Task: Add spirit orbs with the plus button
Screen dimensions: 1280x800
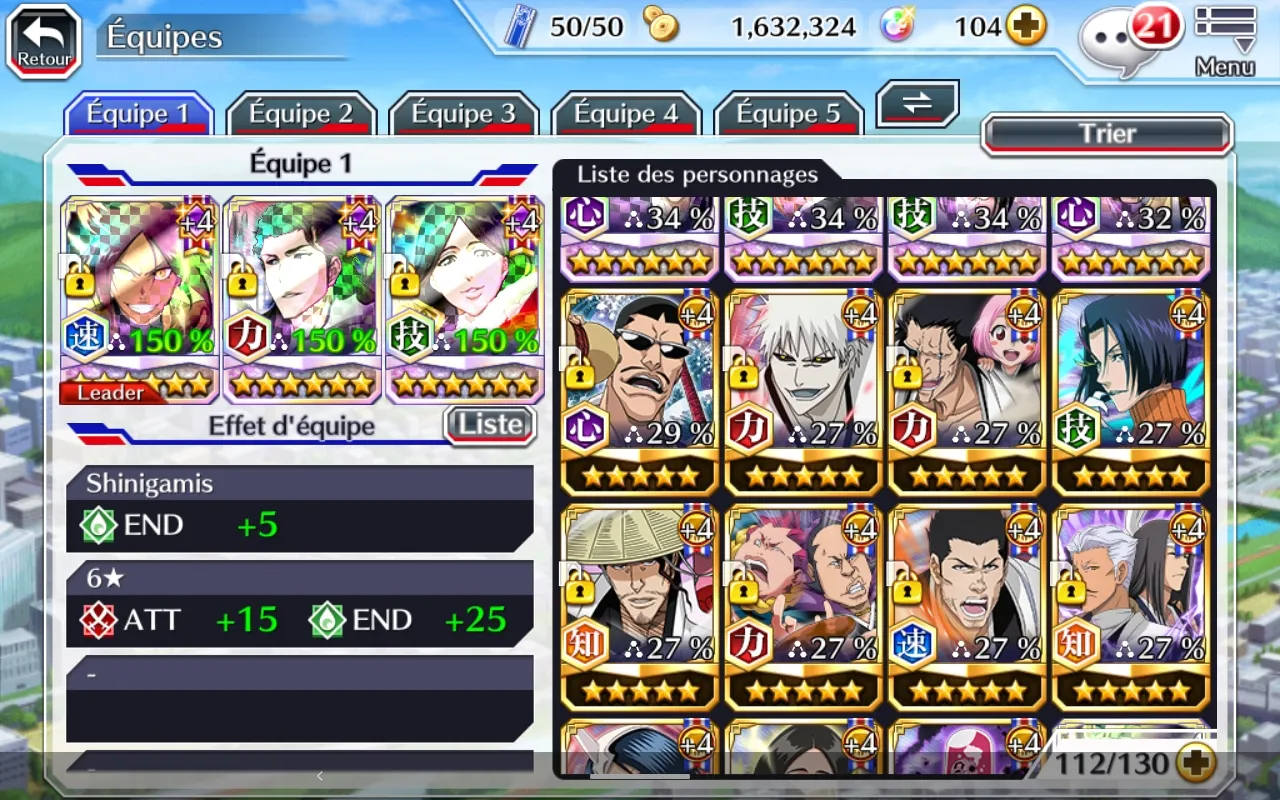Action: click(1025, 27)
